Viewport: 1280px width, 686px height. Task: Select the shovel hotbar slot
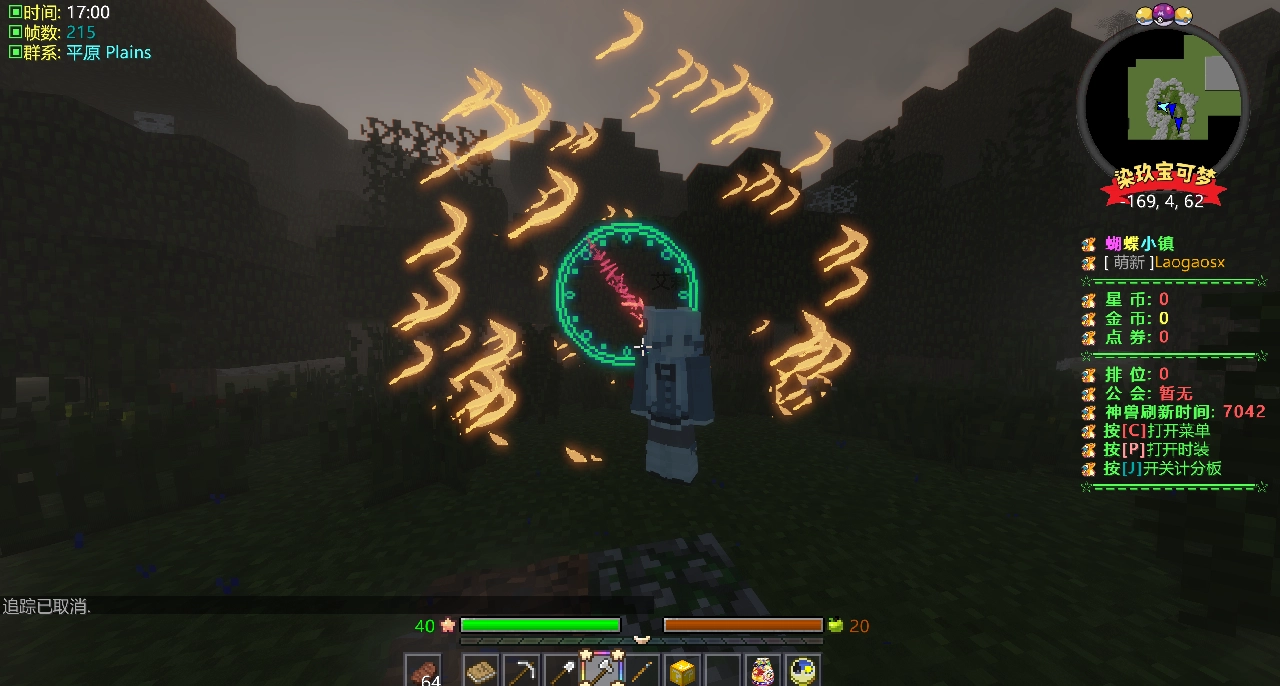click(562, 671)
